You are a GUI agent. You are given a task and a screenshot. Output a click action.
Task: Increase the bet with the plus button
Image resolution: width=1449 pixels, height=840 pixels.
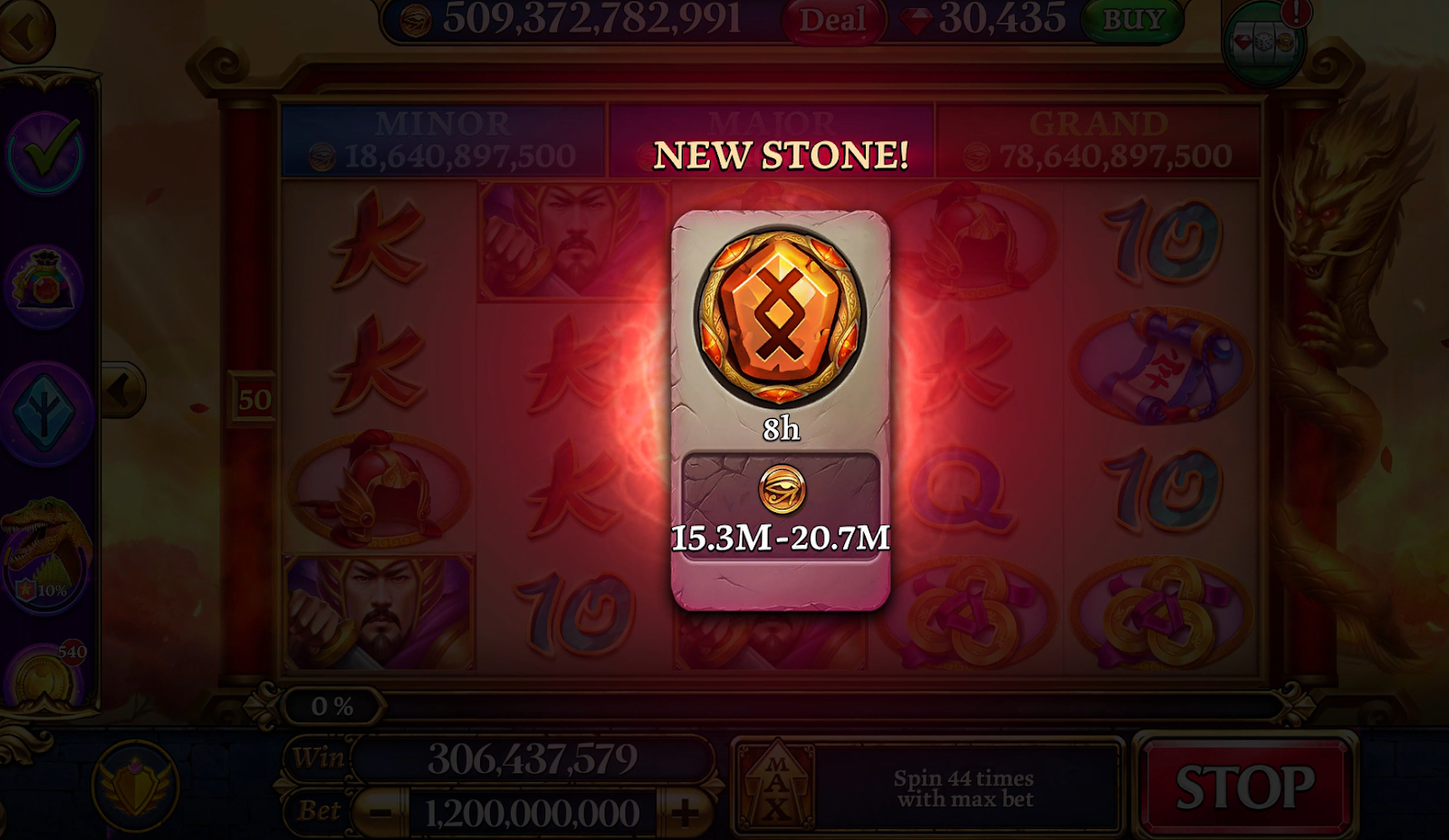coord(686,812)
